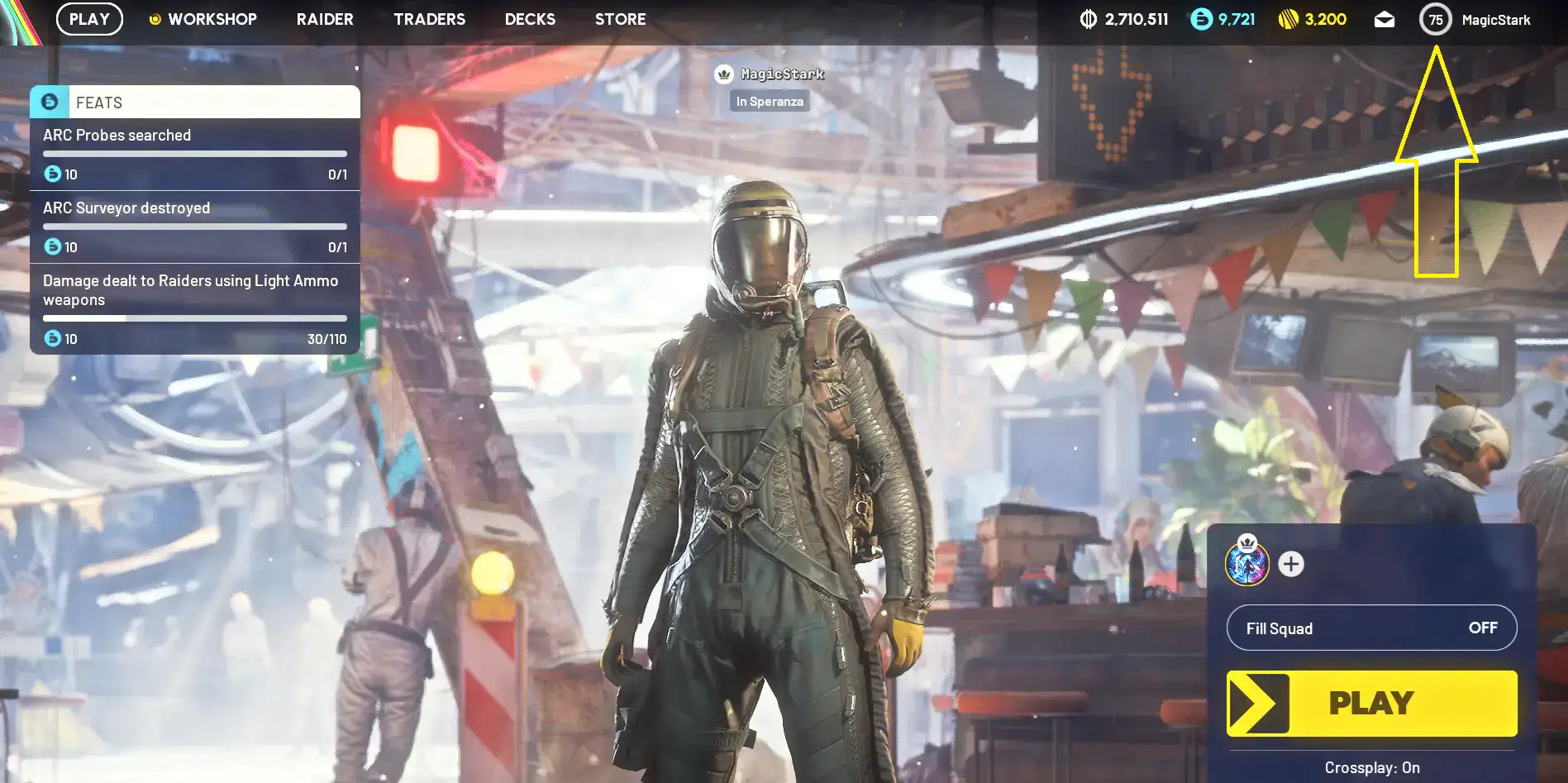This screenshot has width=1568, height=783.
Task: Open the Raider menu section
Action: click(x=324, y=19)
